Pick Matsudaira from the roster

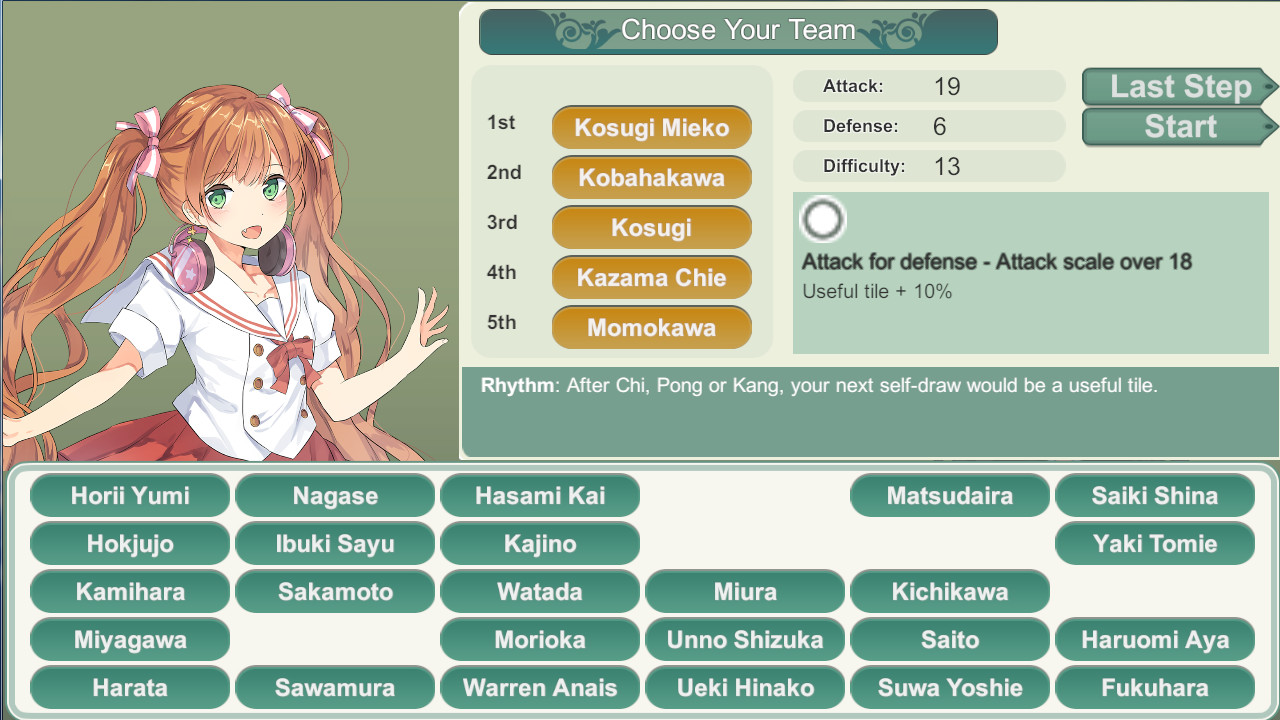pyautogui.click(x=950, y=495)
